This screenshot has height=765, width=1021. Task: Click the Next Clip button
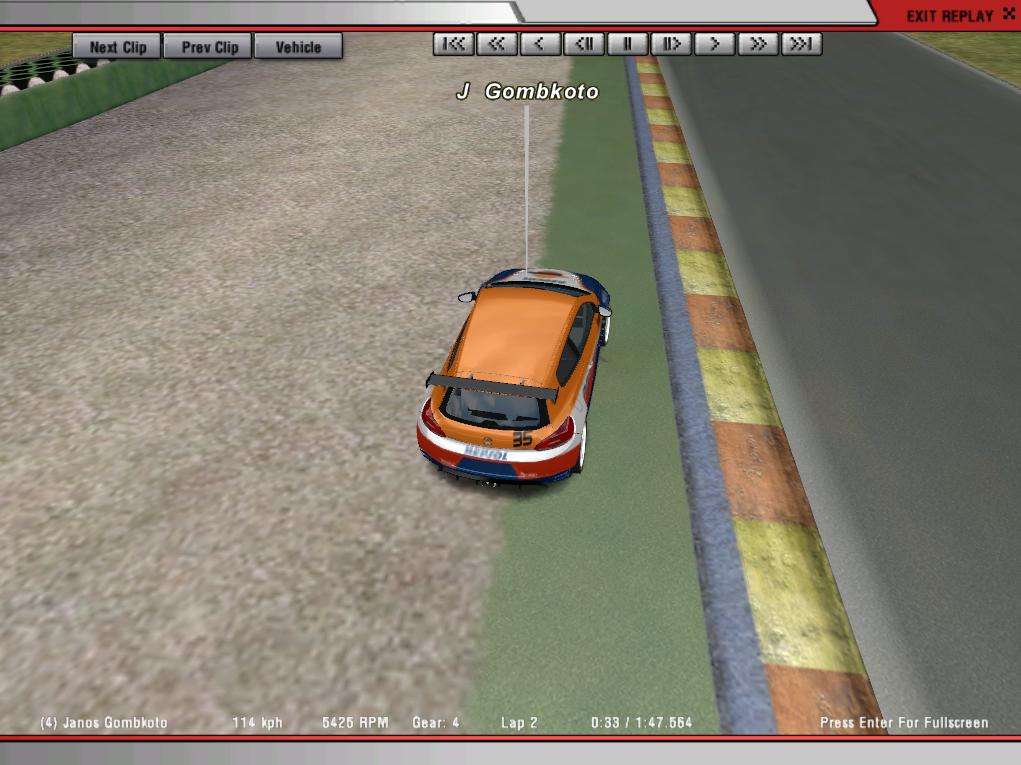117,47
